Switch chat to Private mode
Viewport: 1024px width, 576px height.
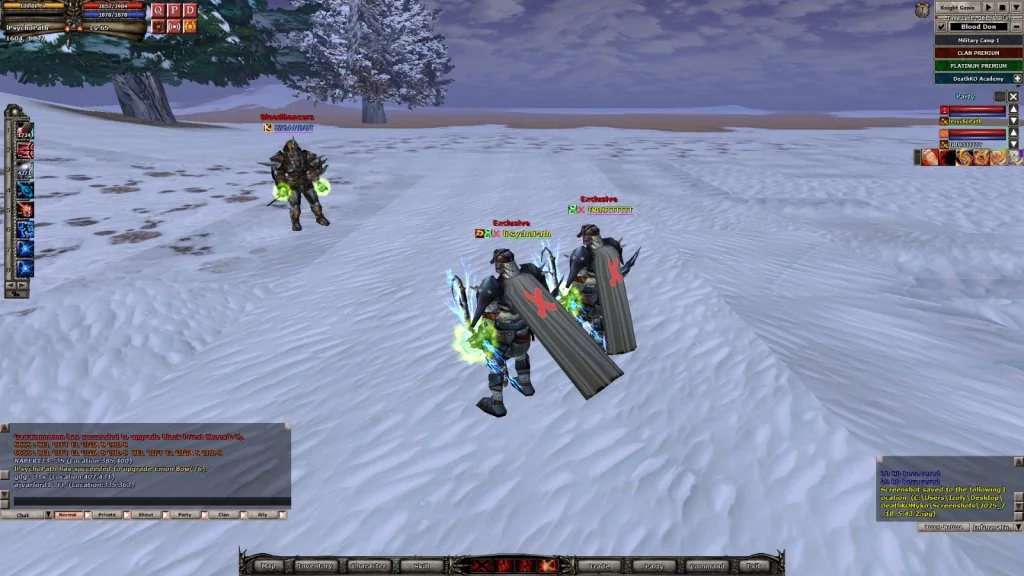tap(105, 514)
